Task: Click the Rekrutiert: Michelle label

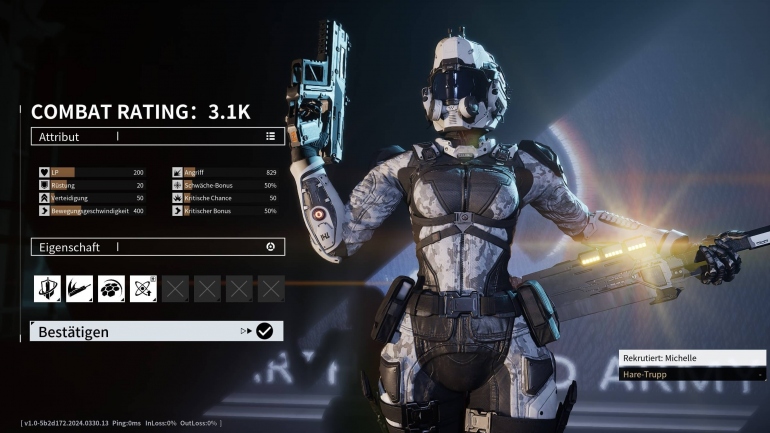Action: coord(692,357)
